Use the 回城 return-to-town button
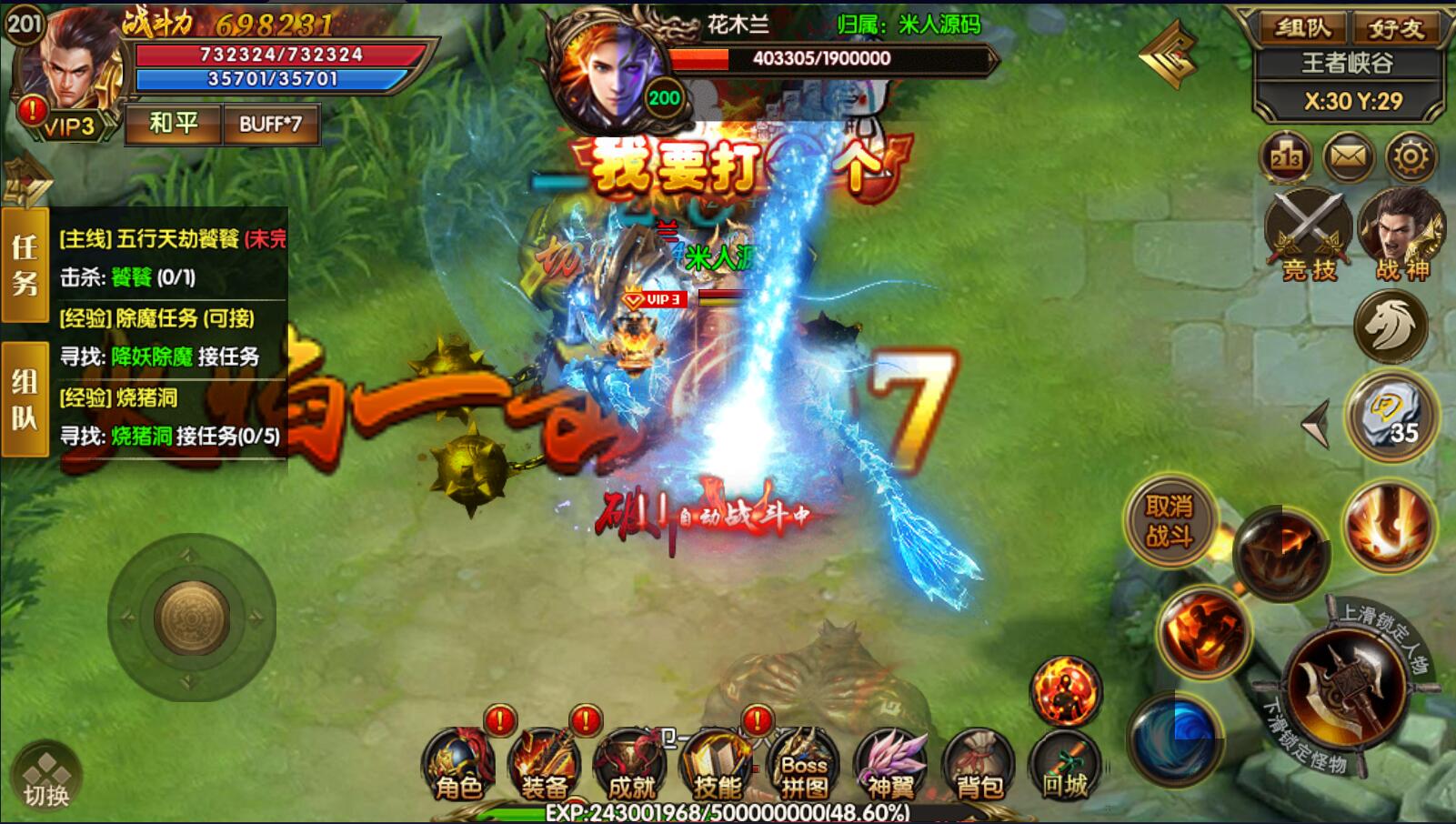This screenshot has width=1456, height=824. click(1064, 766)
